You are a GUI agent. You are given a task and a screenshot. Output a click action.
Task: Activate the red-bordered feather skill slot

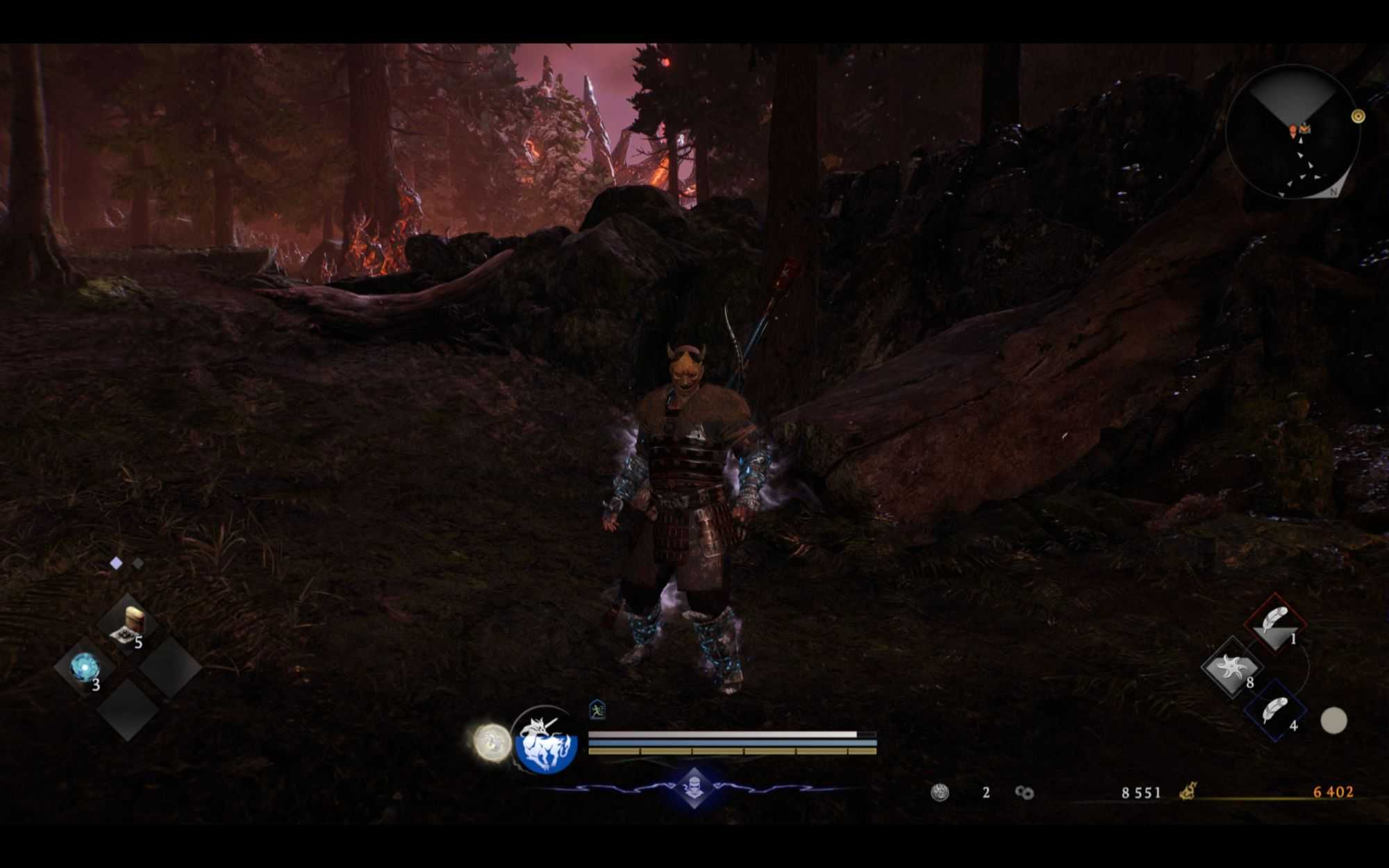(1275, 621)
